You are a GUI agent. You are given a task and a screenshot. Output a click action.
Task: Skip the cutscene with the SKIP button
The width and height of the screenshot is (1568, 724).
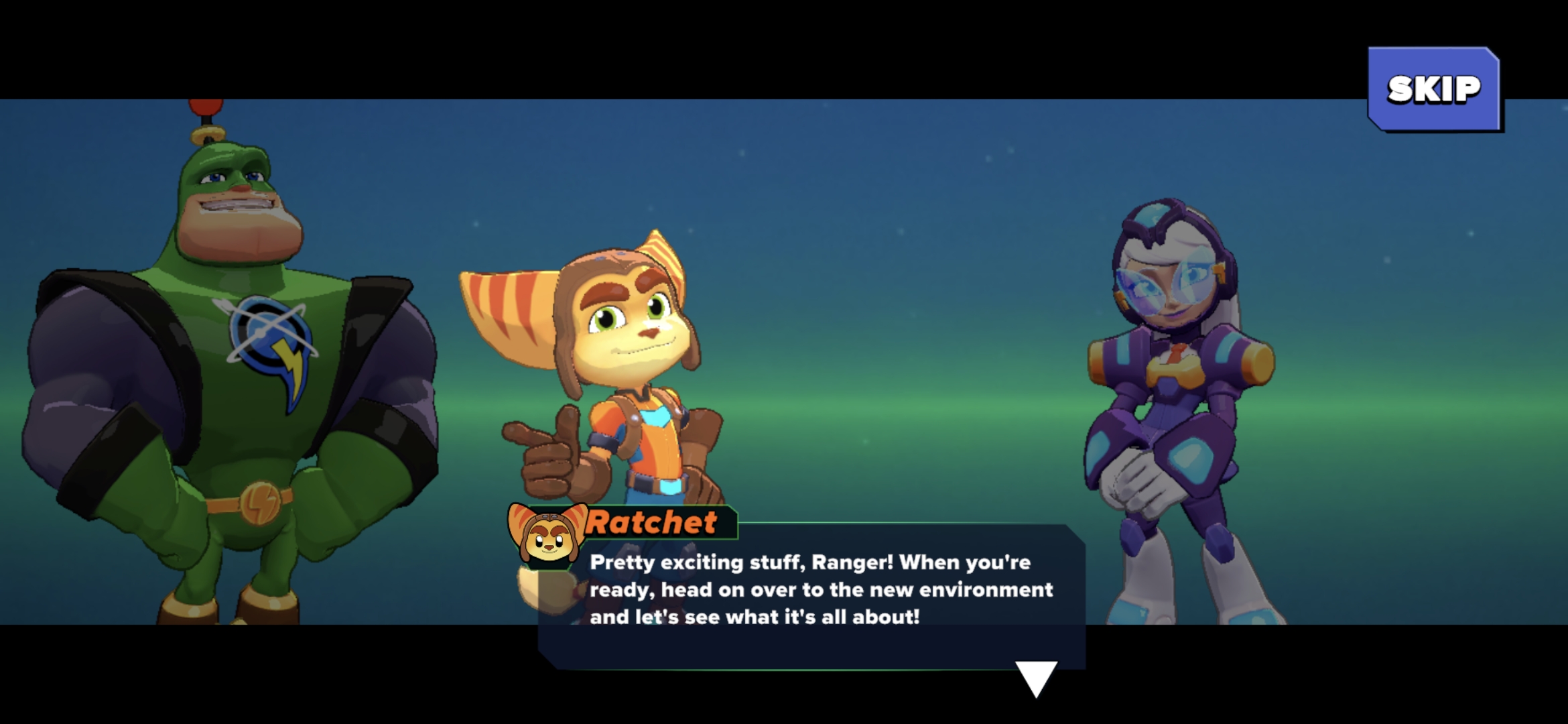coord(1433,89)
